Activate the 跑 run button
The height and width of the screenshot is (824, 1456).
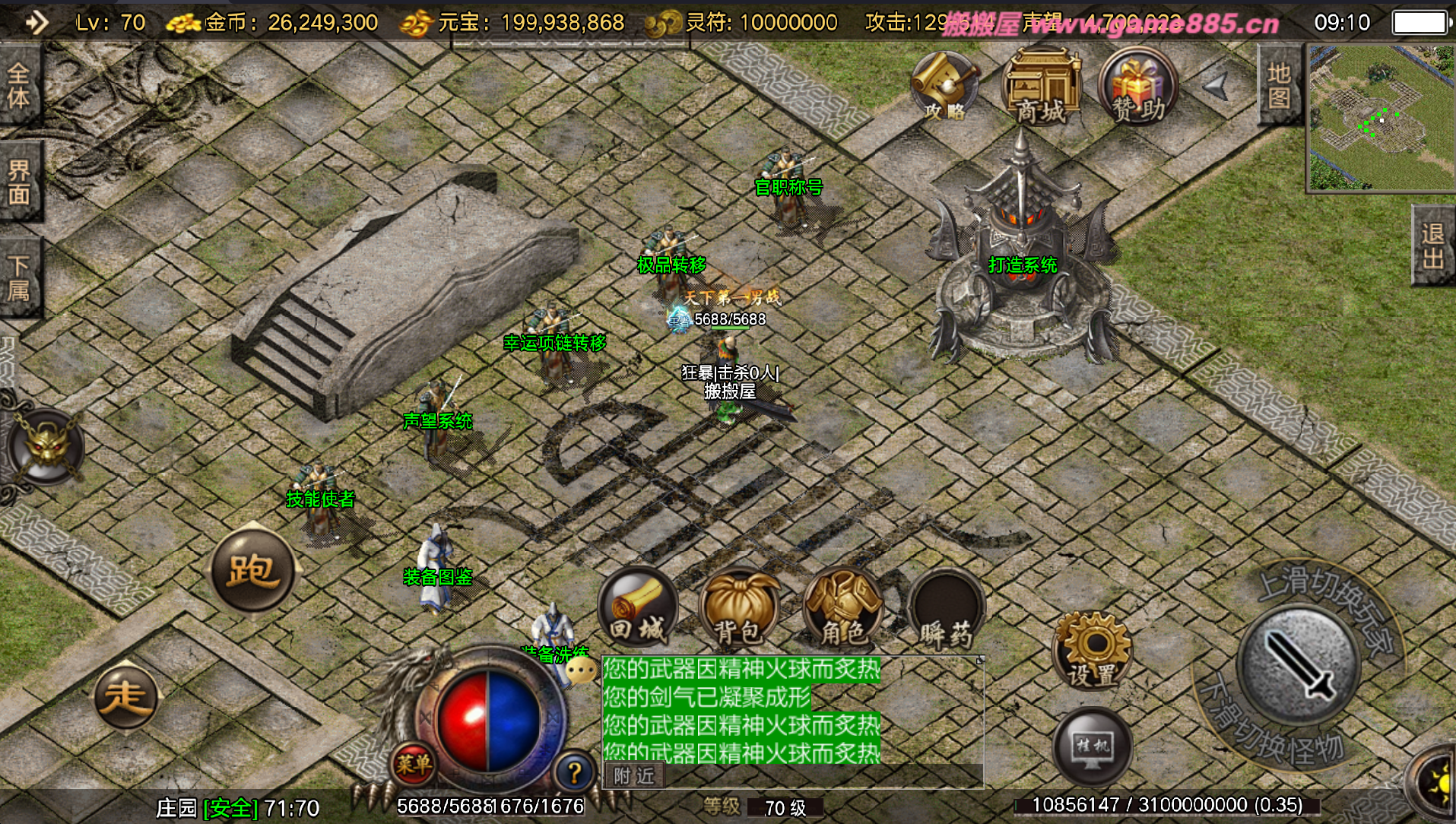coord(252,570)
